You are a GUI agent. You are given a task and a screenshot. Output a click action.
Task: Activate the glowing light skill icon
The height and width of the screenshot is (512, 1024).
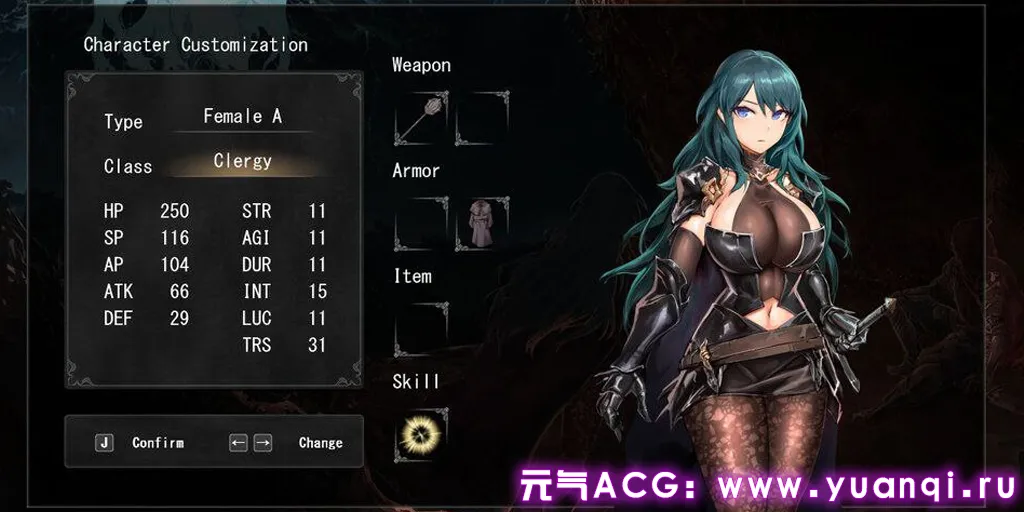coord(420,435)
